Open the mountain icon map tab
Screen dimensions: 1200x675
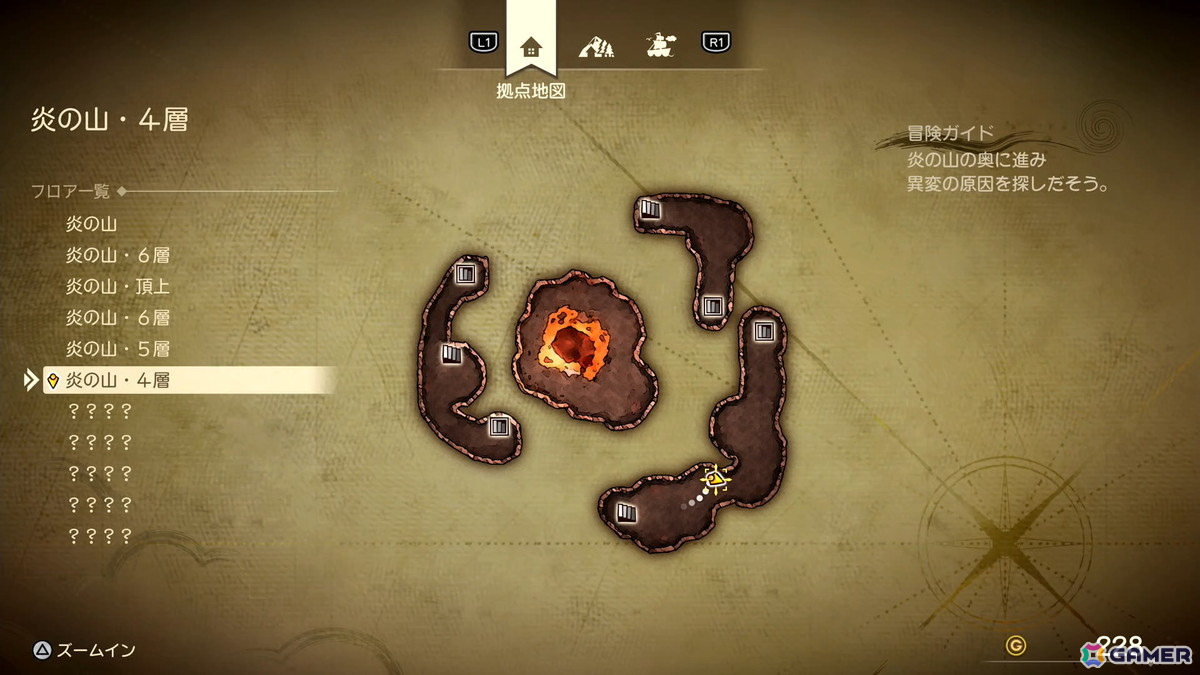[x=596, y=45]
